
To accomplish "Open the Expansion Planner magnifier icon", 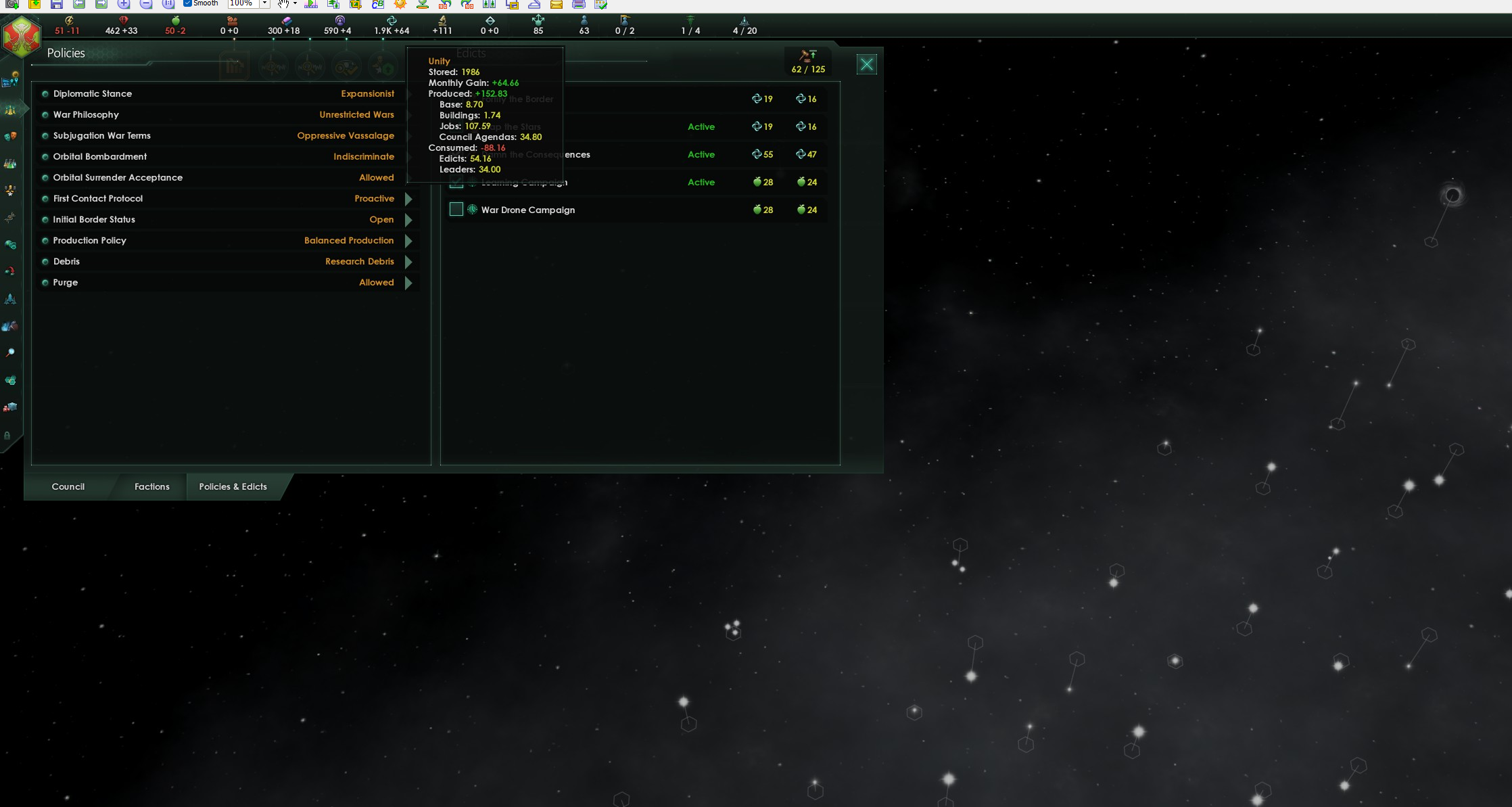I will point(10,352).
